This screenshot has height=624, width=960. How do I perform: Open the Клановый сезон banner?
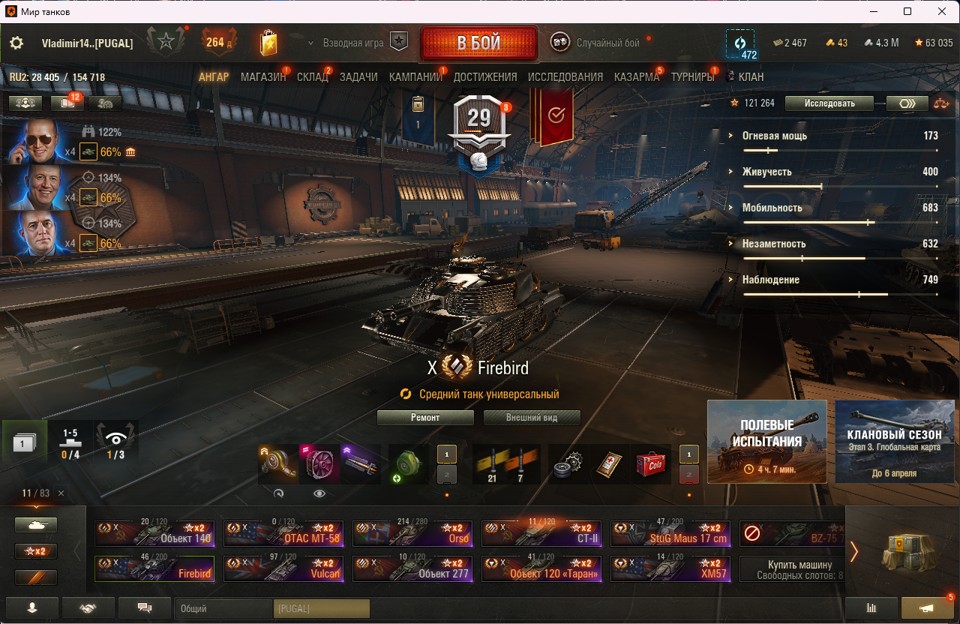click(x=894, y=441)
